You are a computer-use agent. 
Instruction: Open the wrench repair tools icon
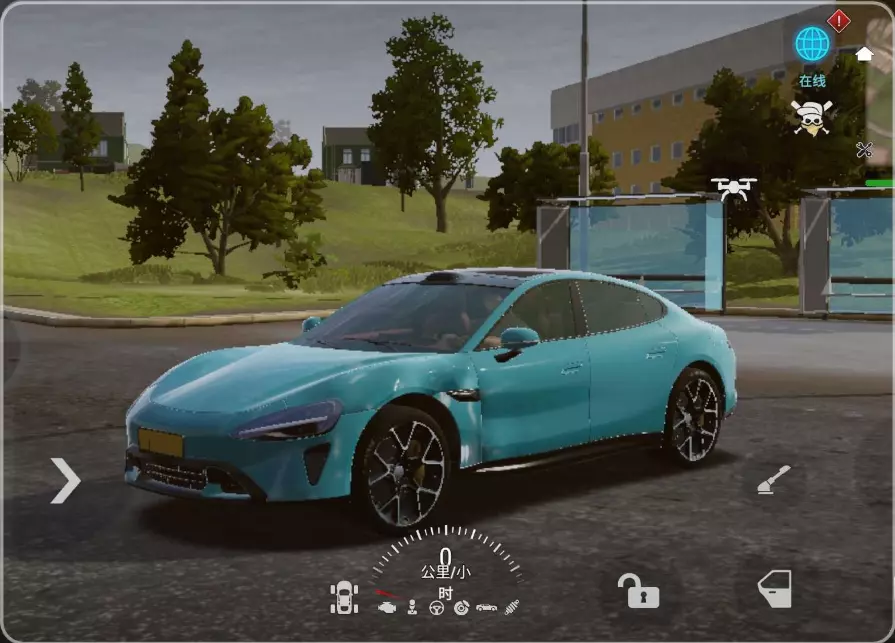click(864, 150)
